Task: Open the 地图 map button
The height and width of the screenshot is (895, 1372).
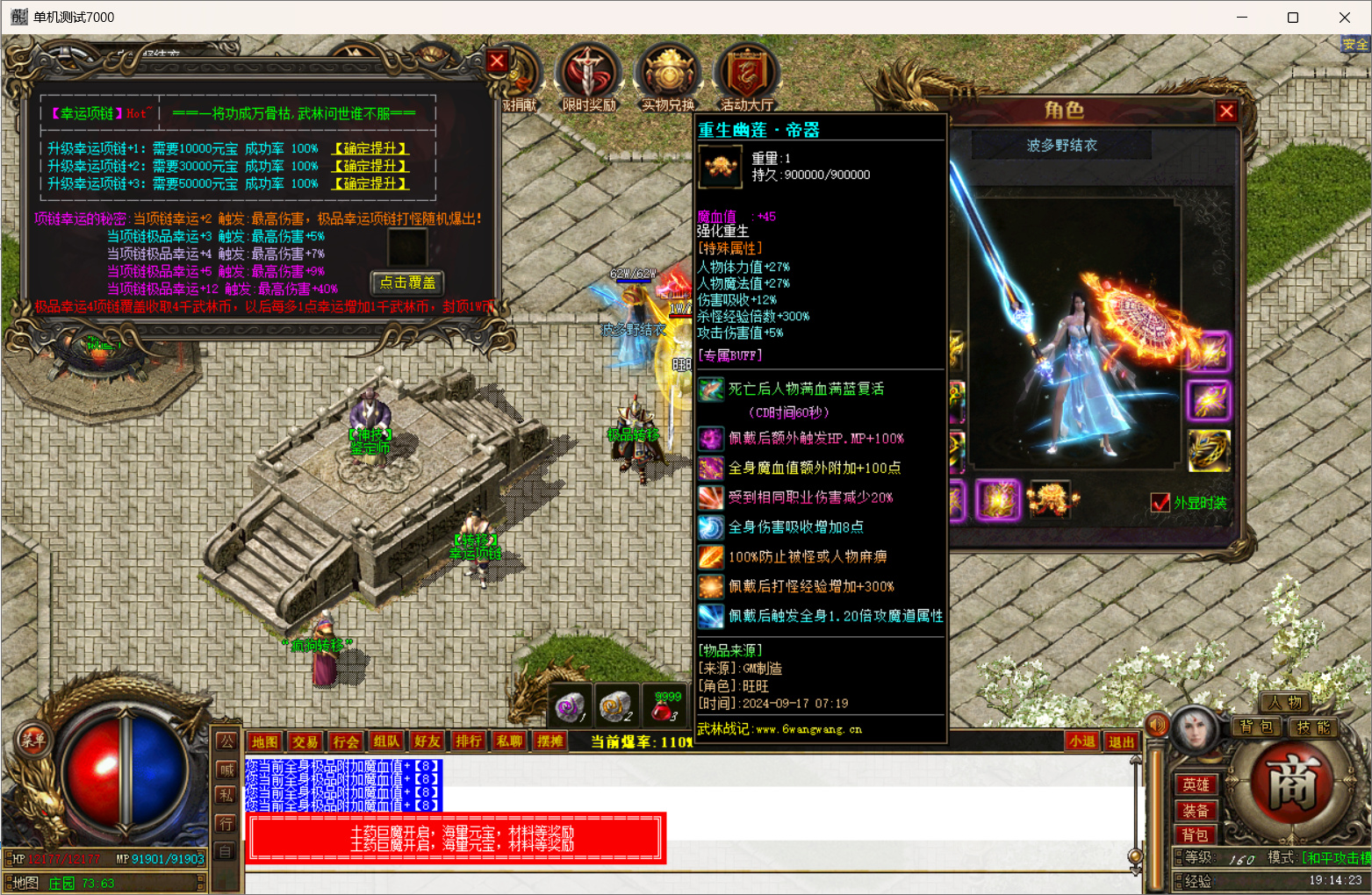Action: pyautogui.click(x=264, y=741)
